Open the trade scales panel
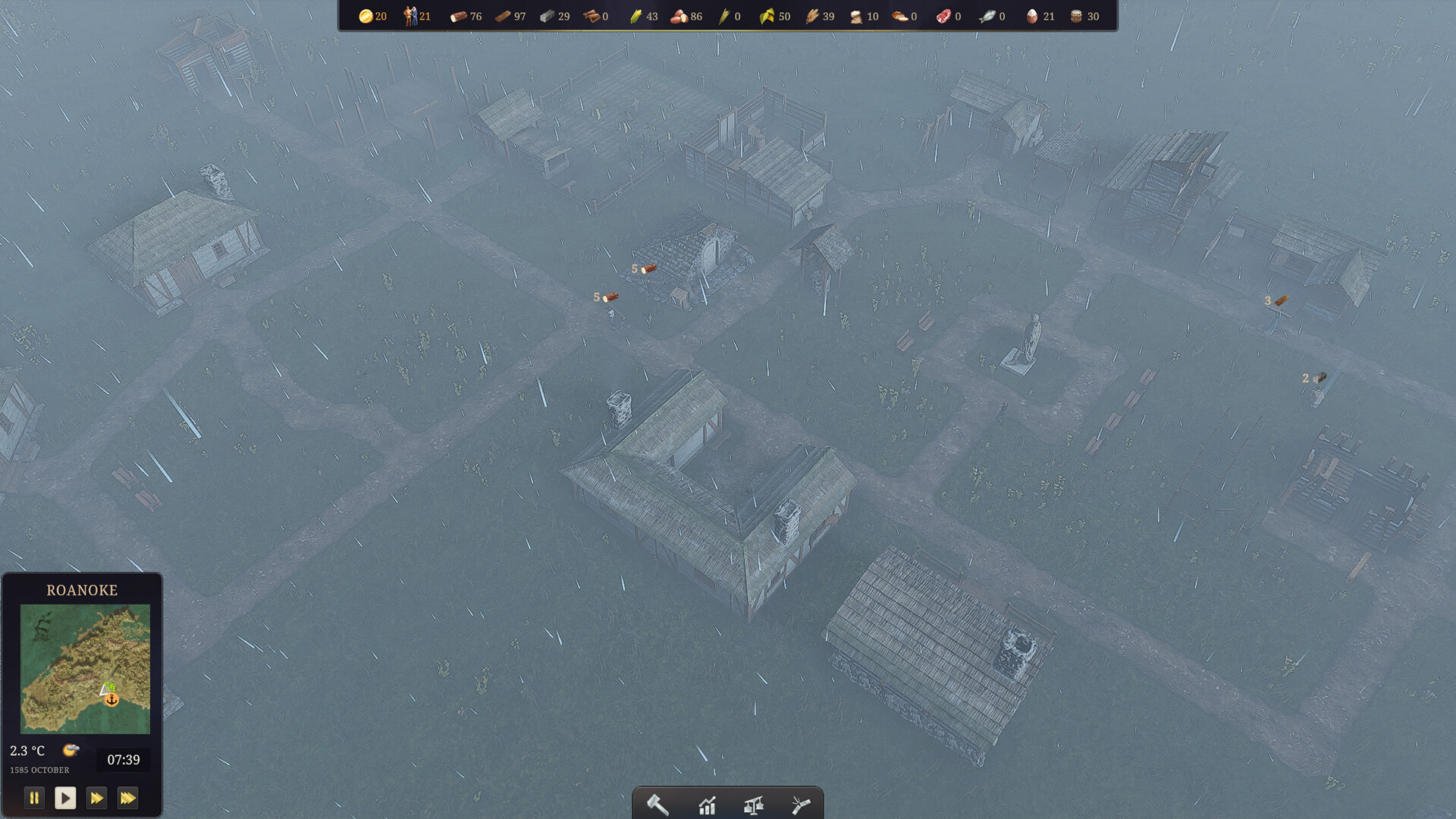Screen dimensions: 1456x819 pos(755,805)
